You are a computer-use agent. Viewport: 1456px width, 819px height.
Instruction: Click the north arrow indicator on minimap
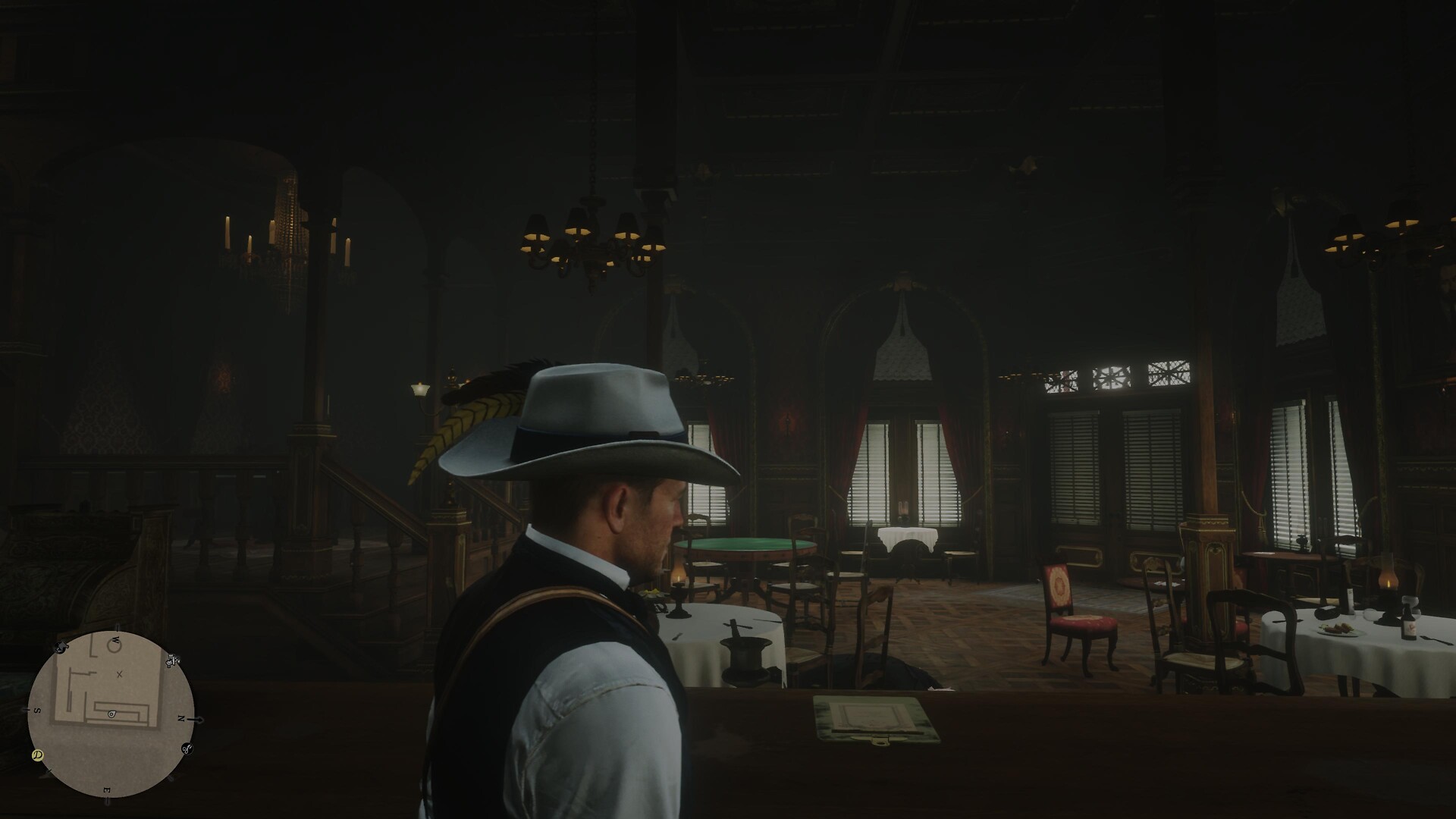pos(198,719)
